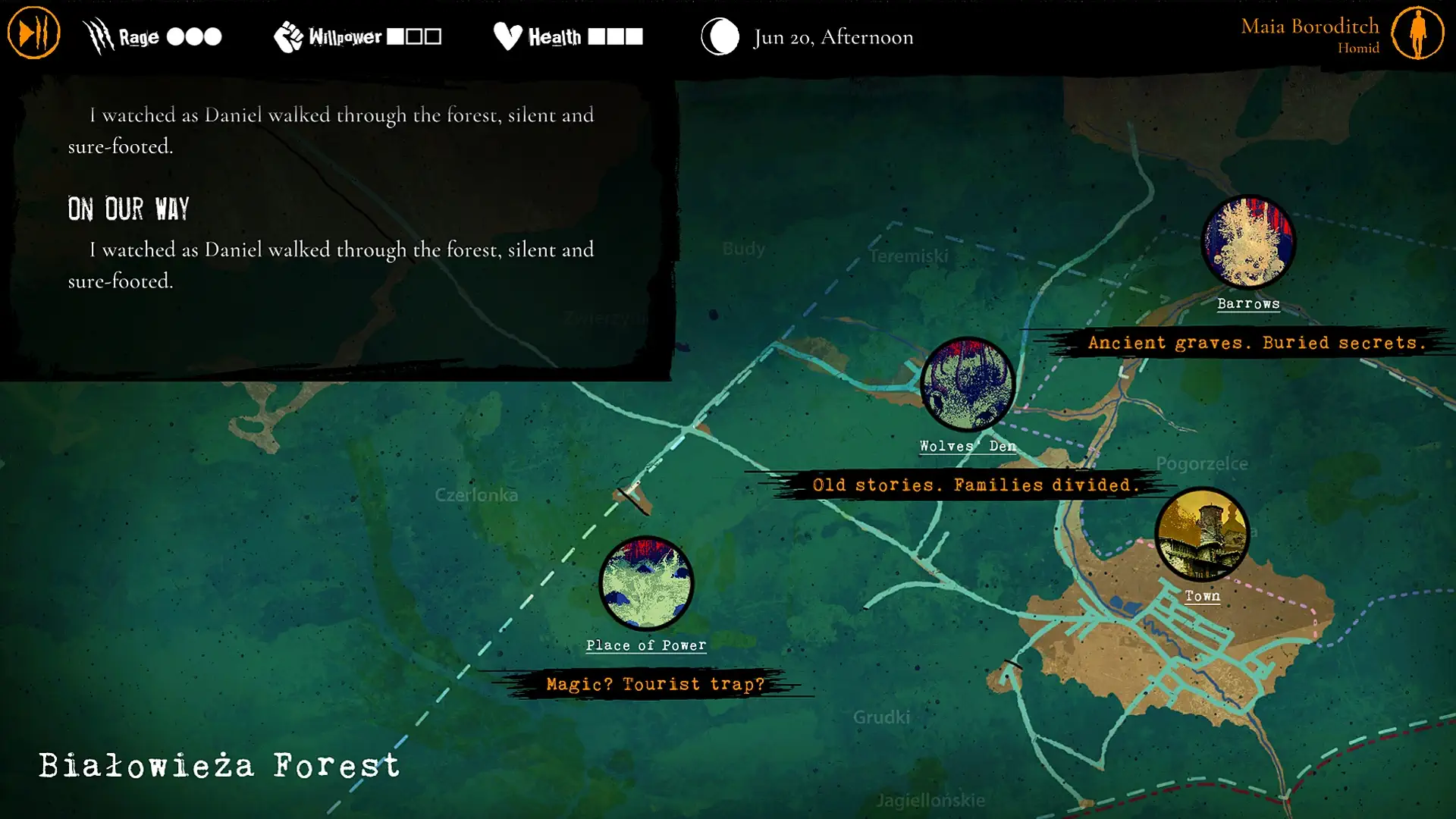Click the Homid form label under the character name
The width and height of the screenshot is (1456, 819).
pos(1358,47)
